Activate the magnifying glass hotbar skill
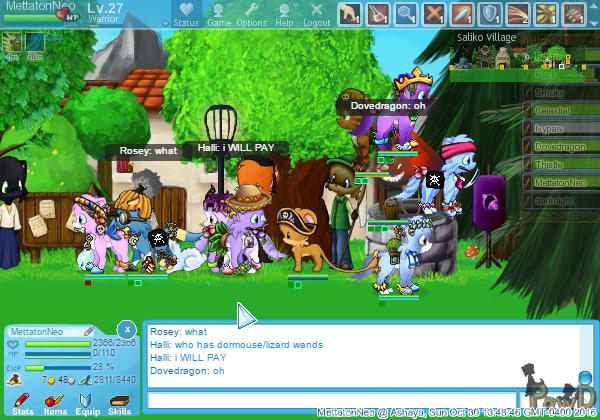This screenshot has width=600, height=420. (x=406, y=14)
